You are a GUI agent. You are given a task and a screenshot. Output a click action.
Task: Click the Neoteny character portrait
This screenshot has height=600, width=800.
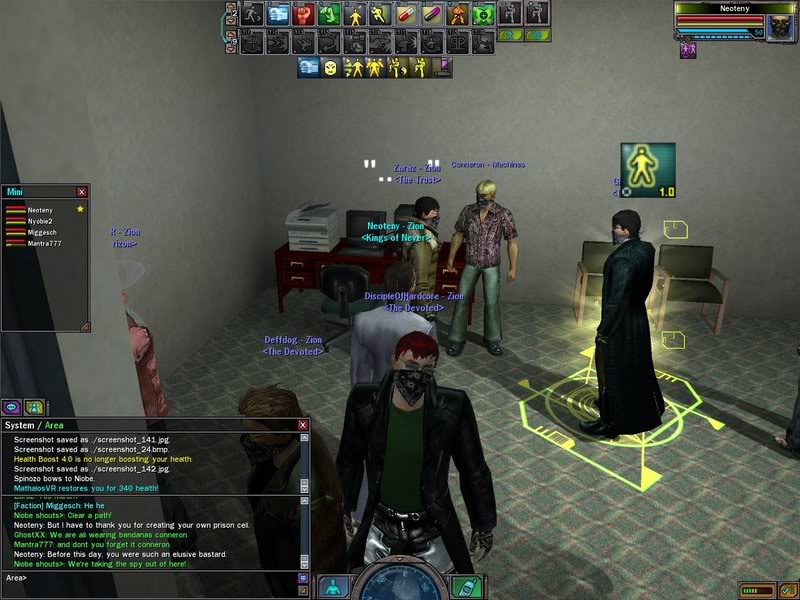[x=778, y=24]
